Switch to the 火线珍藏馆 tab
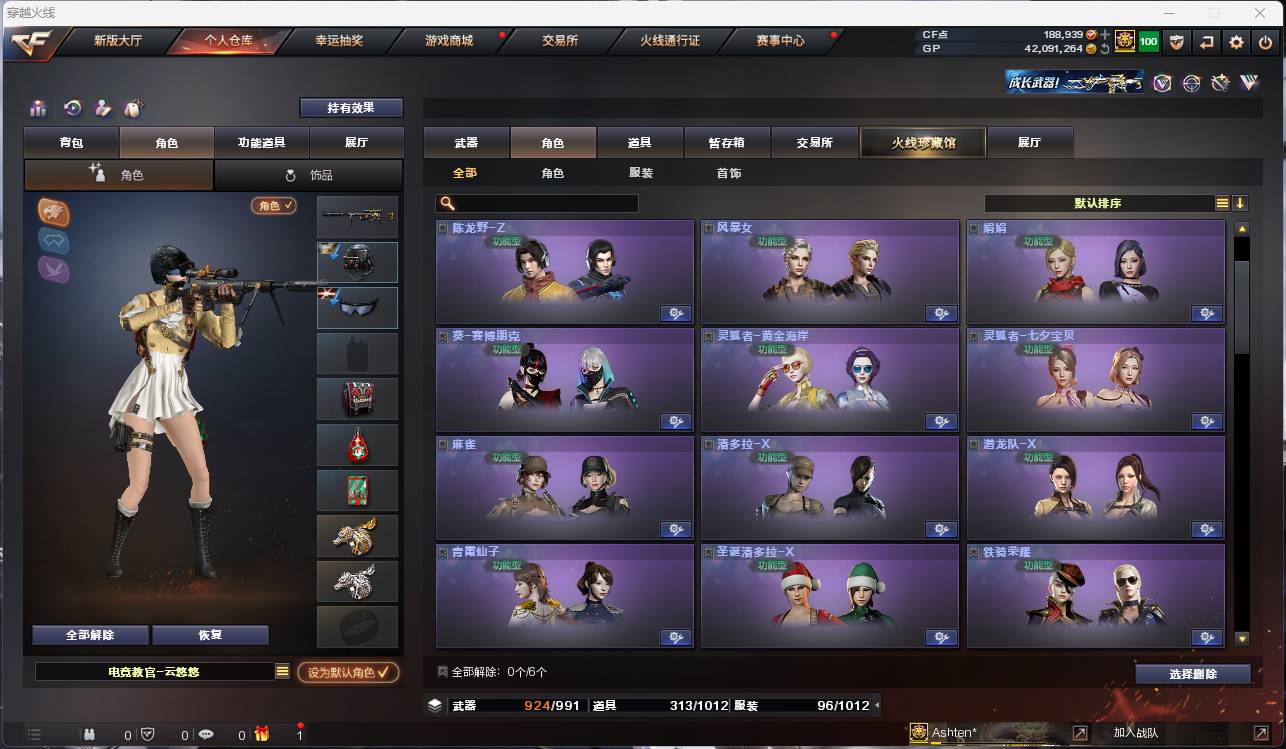The width and height of the screenshot is (1286, 749). point(921,142)
